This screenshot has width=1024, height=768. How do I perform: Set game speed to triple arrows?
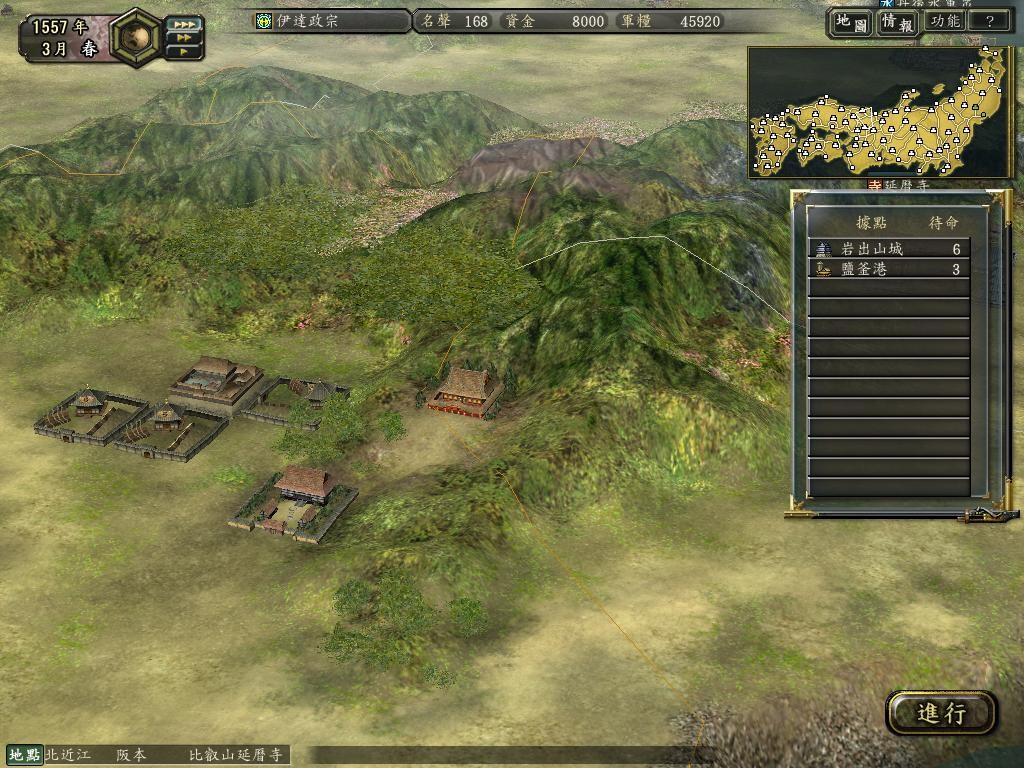(185, 23)
